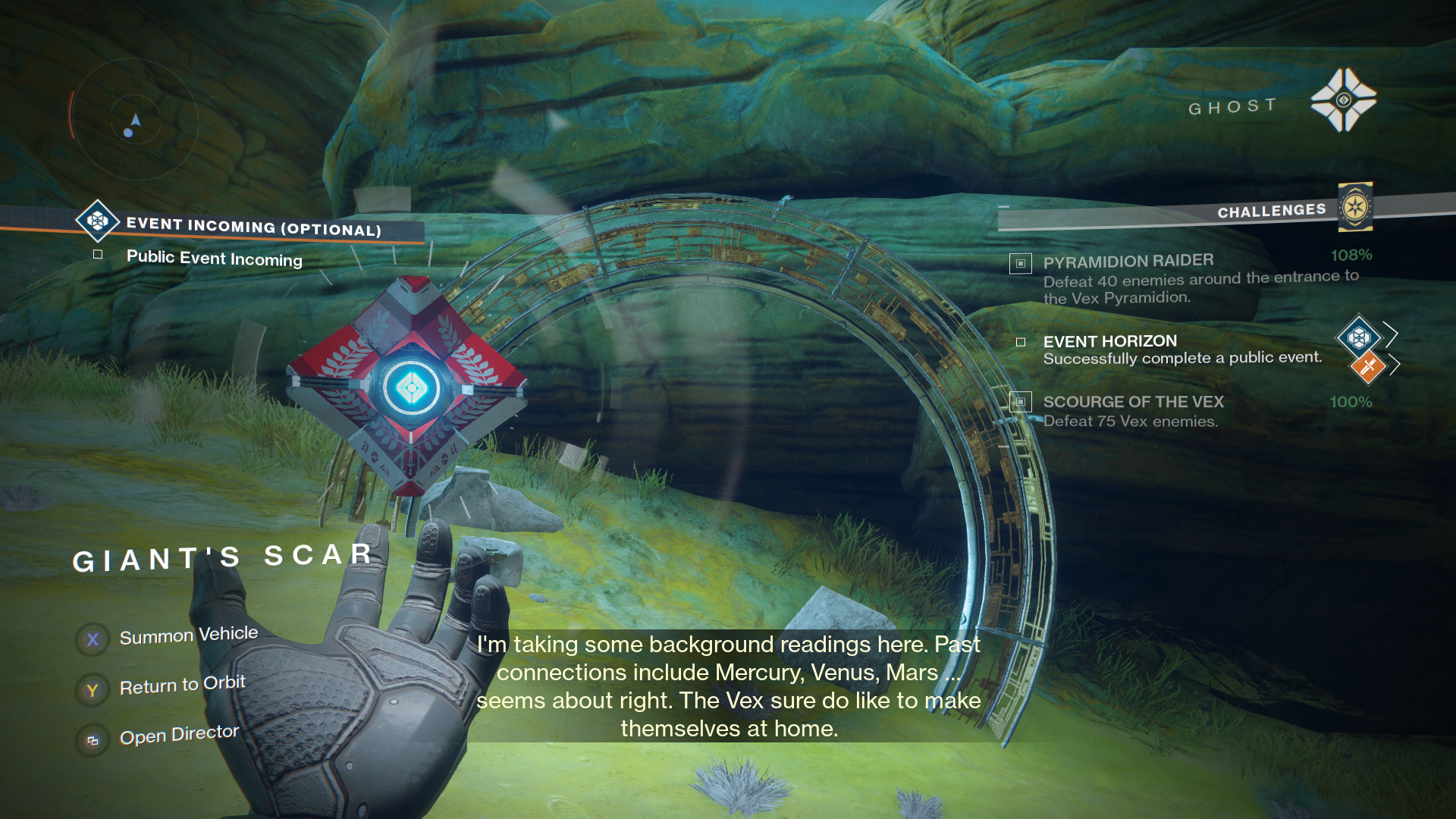Image resolution: width=1456 pixels, height=819 pixels.
Task: Click the orange sword reward icon
Action: (1368, 368)
